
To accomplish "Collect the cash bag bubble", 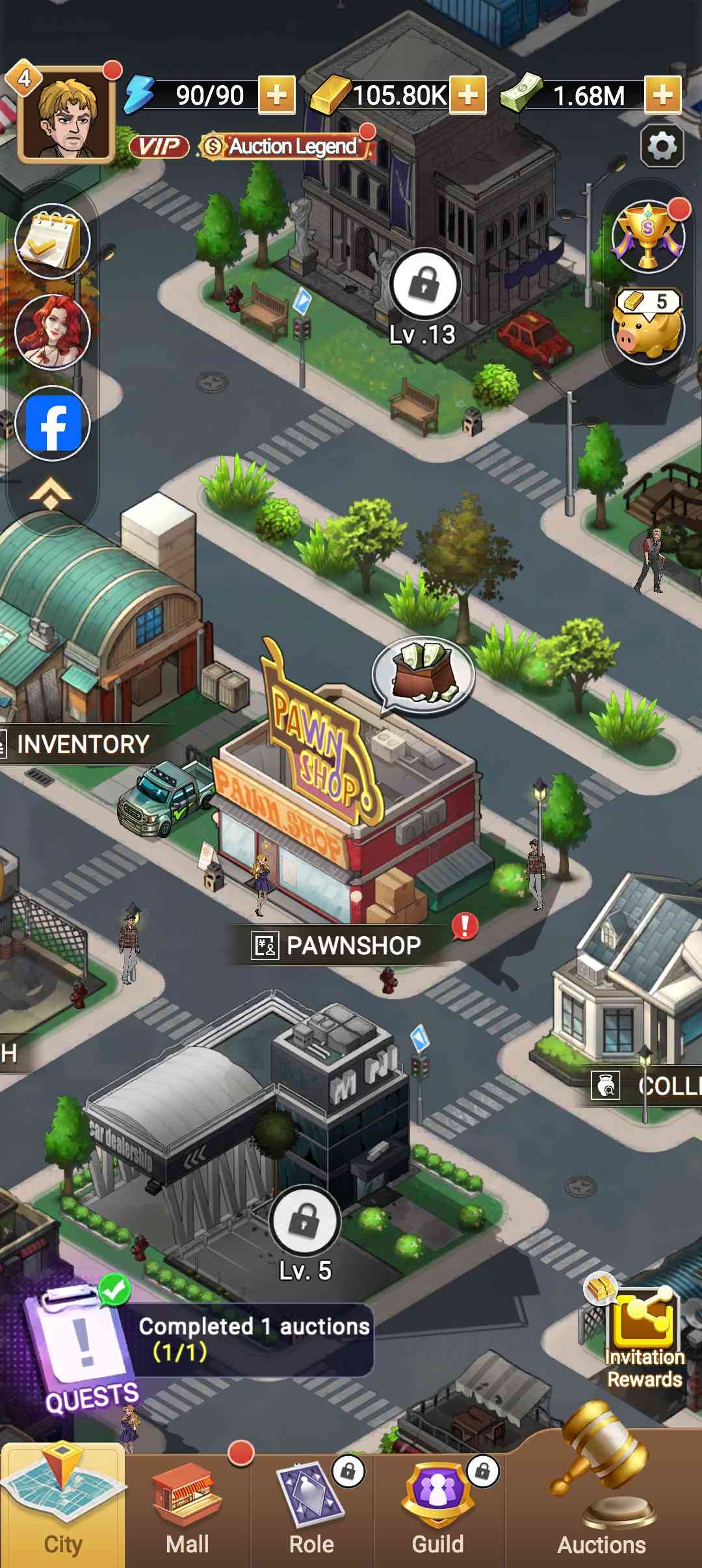I will (424, 673).
